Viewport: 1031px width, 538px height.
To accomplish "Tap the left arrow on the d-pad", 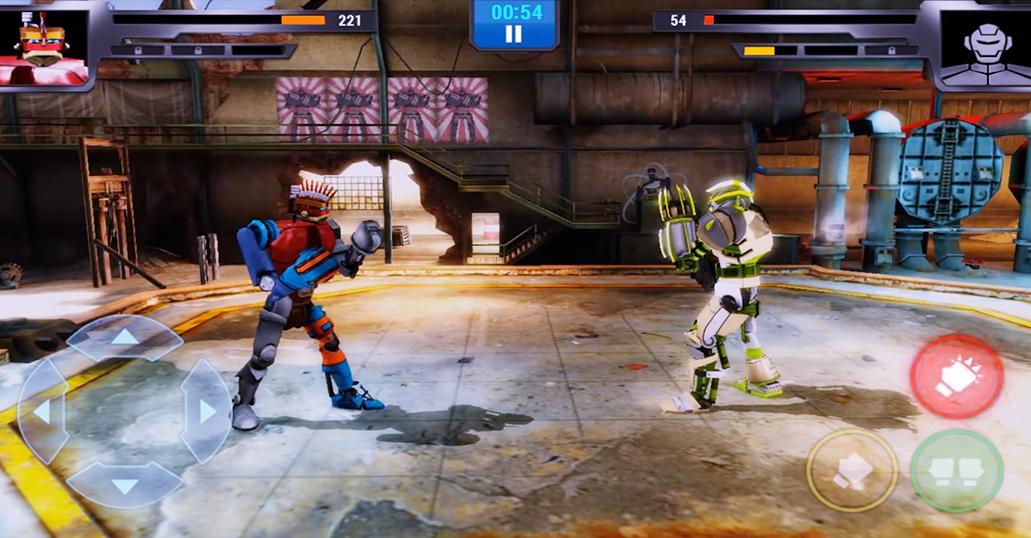I will point(42,411).
